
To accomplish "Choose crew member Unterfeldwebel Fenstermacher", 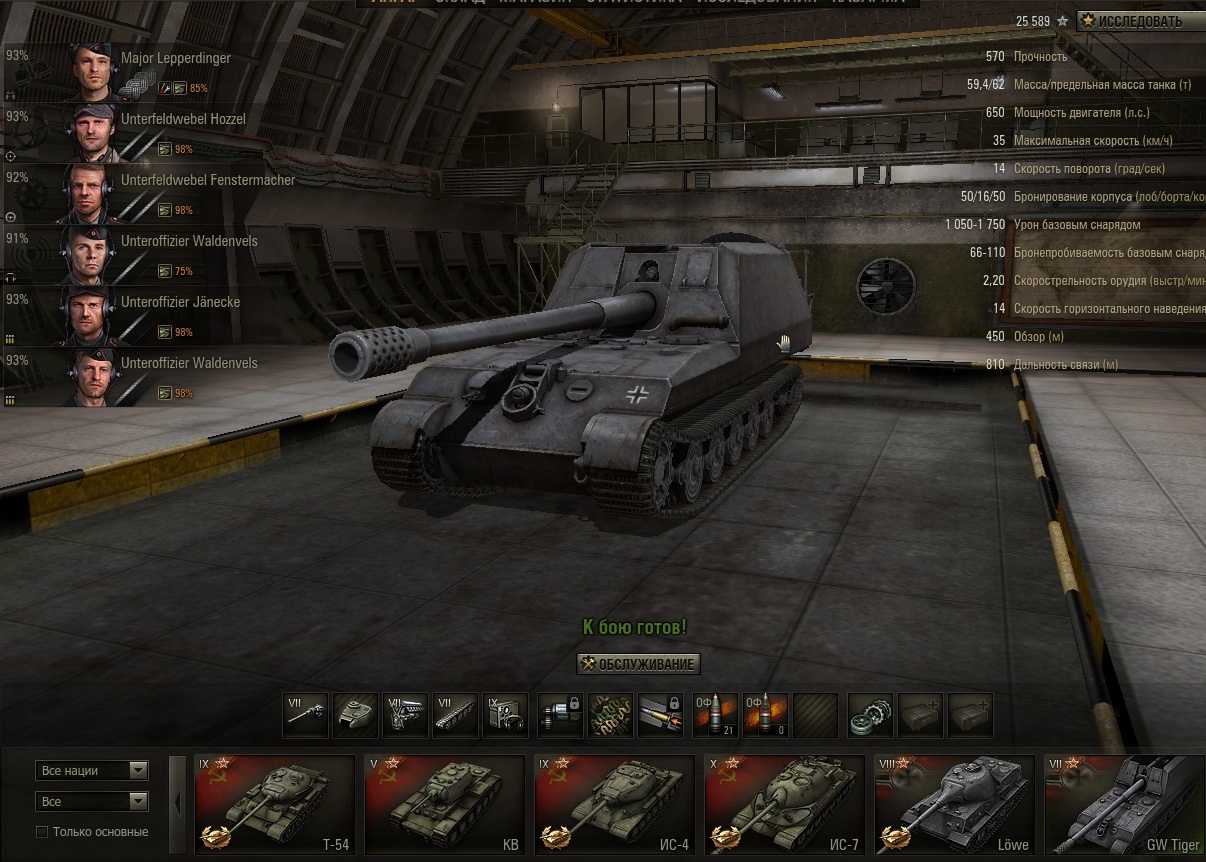I will (x=207, y=180).
